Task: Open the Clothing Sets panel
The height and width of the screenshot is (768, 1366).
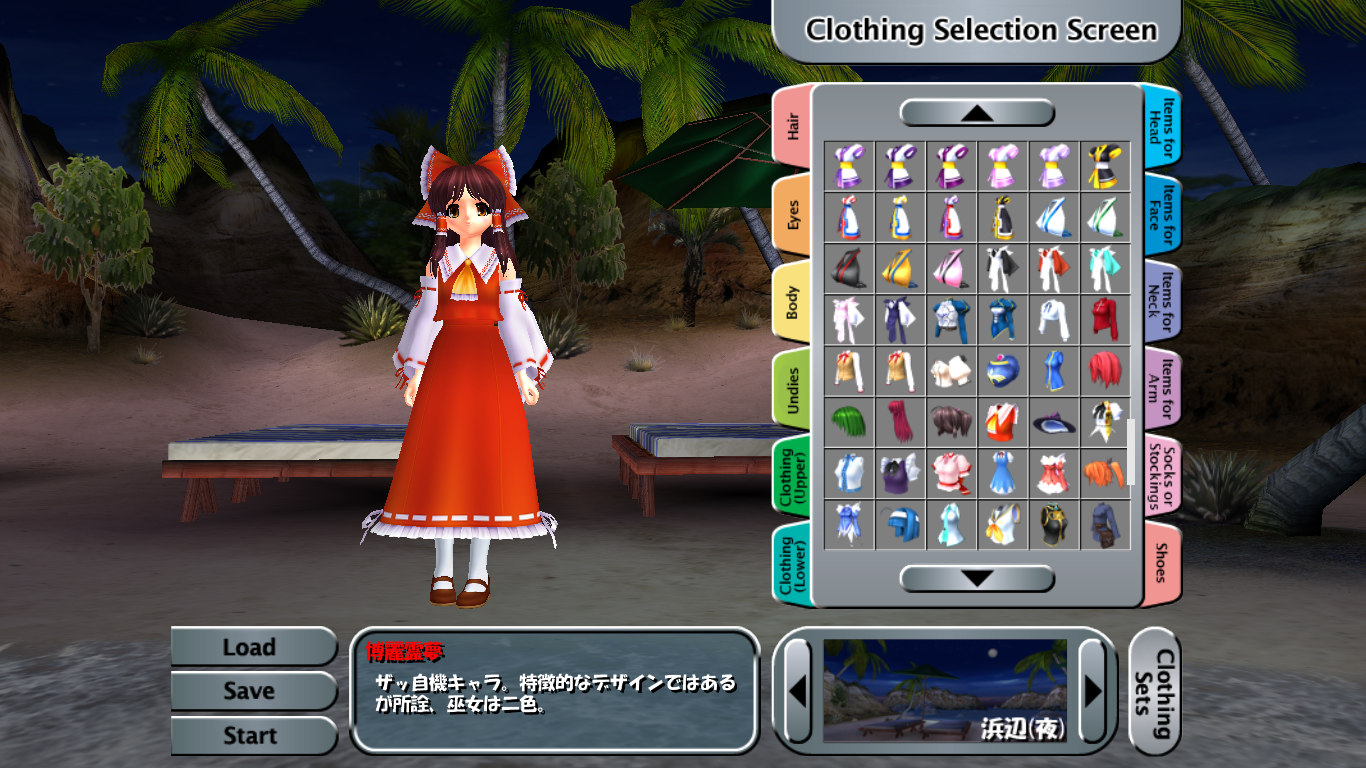Action: (x=1155, y=692)
